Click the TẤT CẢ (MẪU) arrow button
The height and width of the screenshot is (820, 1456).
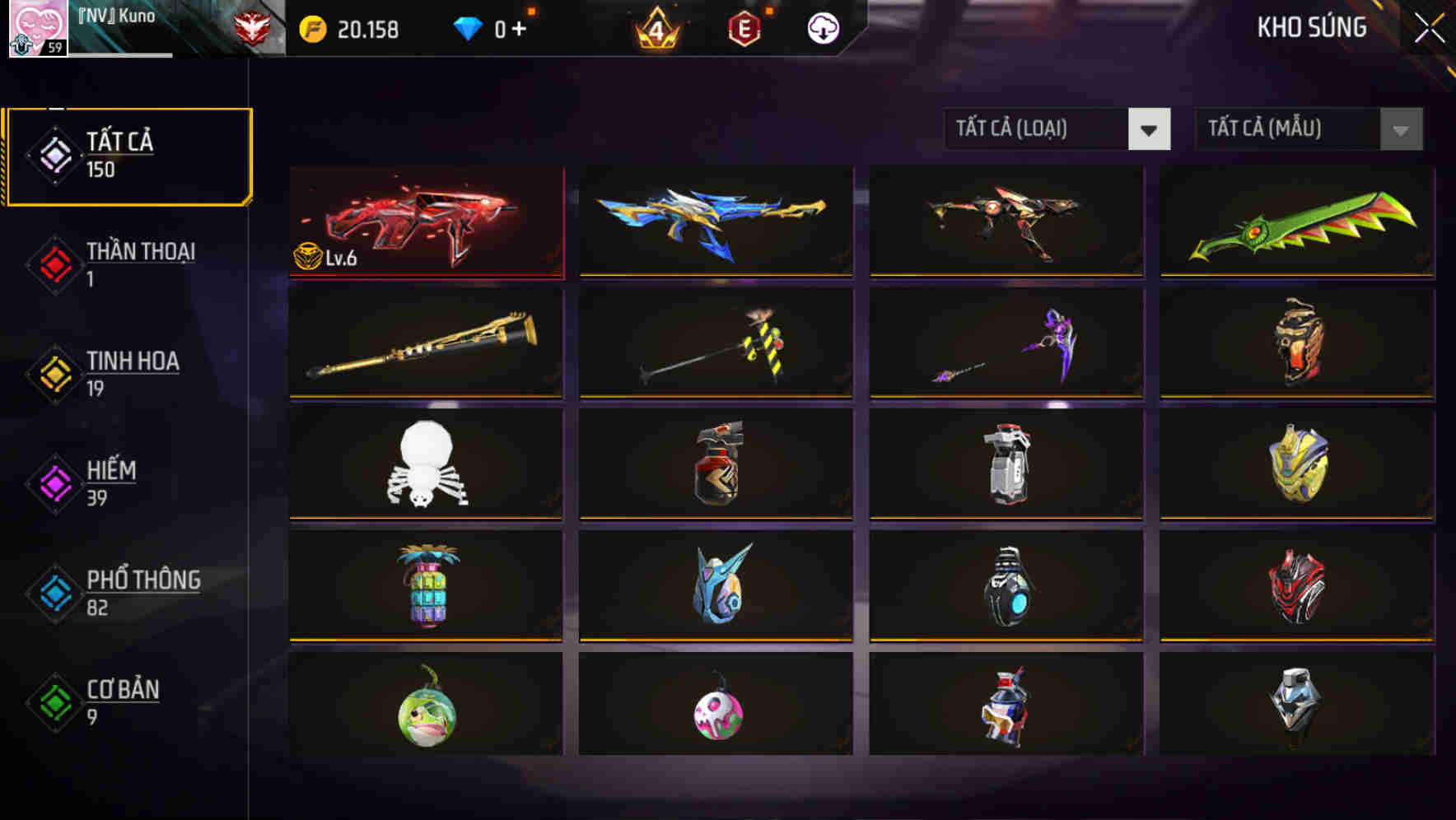pyautogui.click(x=1400, y=129)
